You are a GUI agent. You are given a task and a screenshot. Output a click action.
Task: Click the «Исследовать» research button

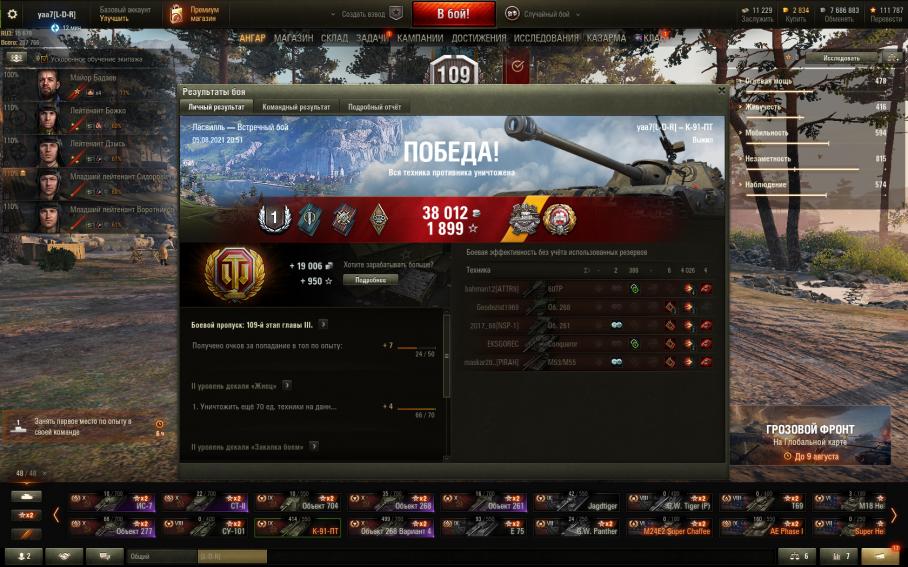click(841, 58)
